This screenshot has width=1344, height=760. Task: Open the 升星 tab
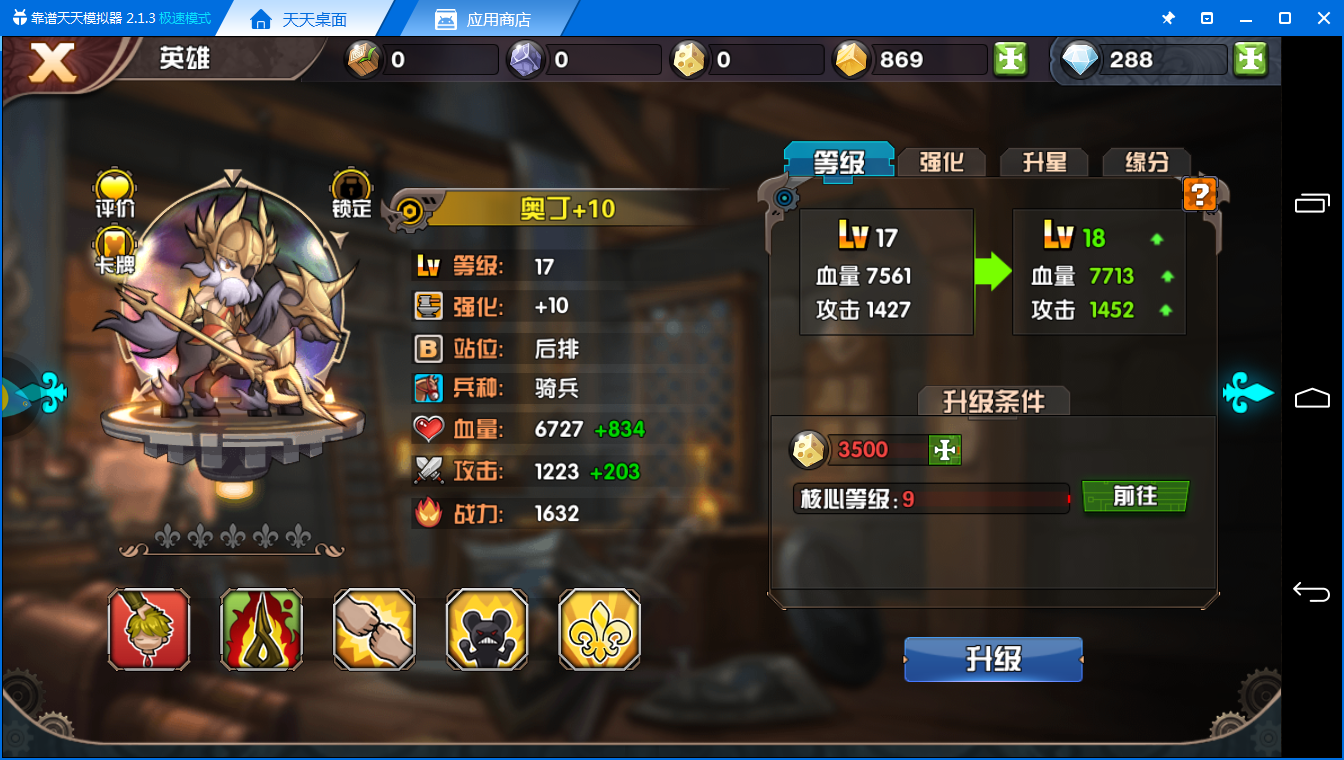(x=1044, y=162)
